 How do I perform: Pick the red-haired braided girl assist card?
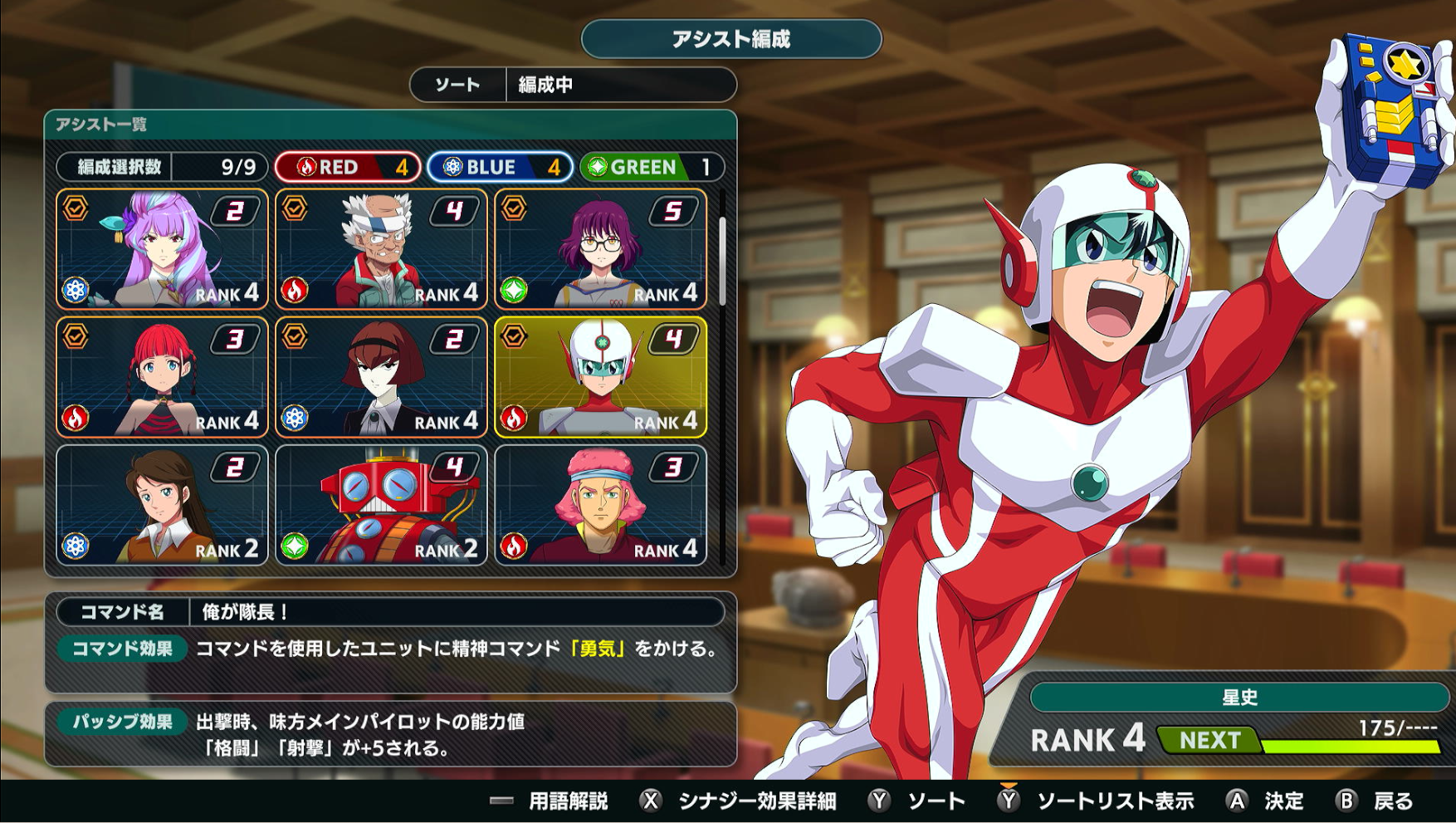pos(162,377)
